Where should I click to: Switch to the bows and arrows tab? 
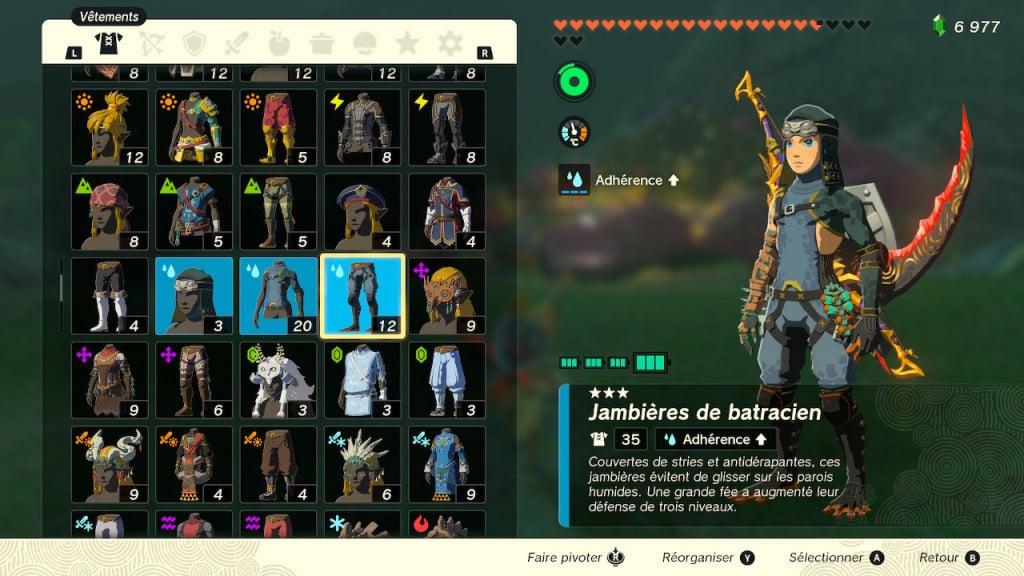coord(149,43)
